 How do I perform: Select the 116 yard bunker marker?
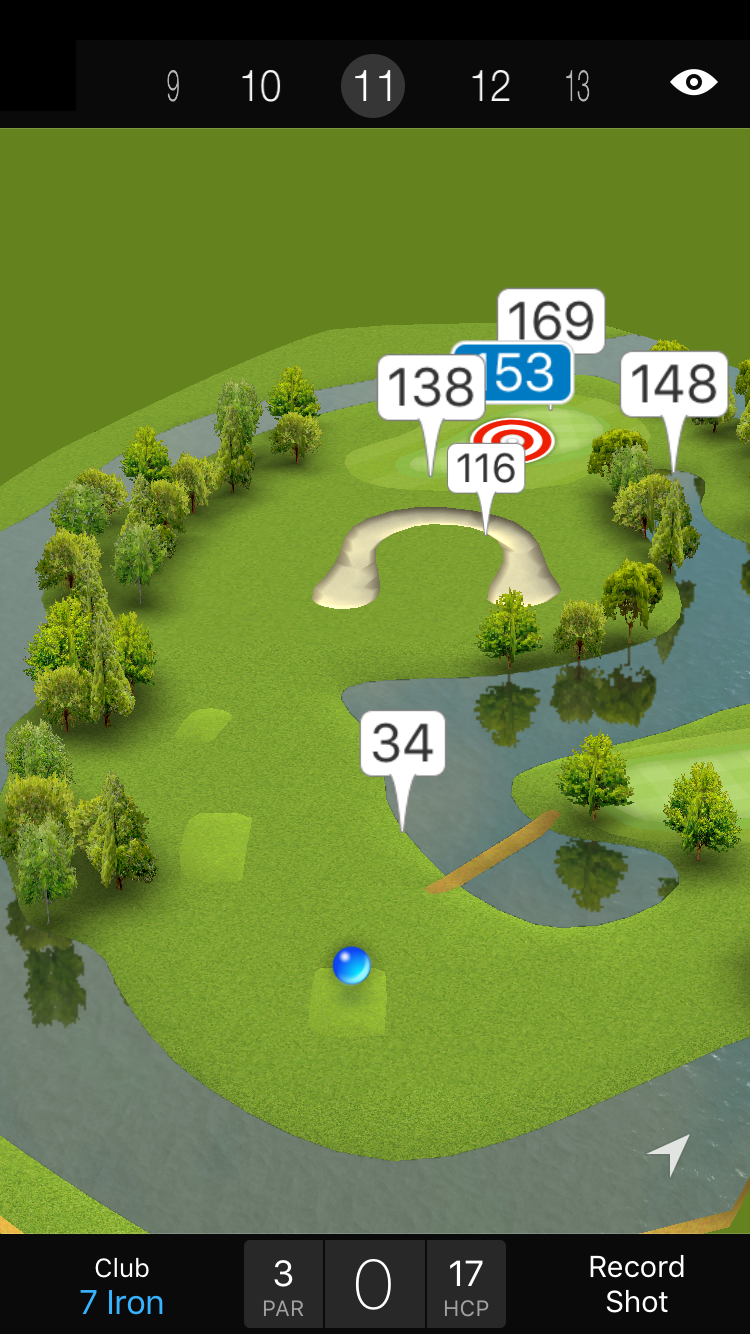click(486, 468)
